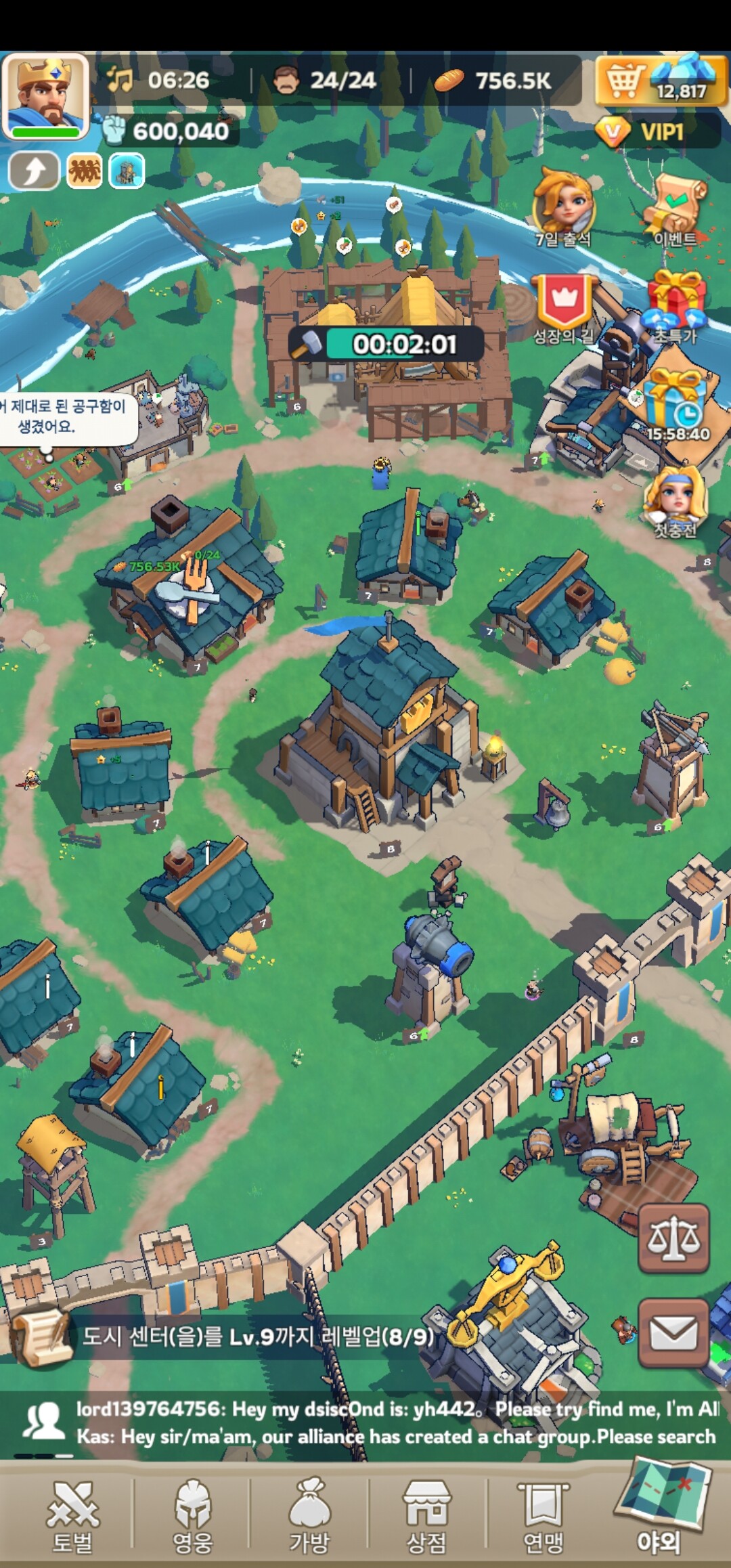Open the 7일 출석 attendance reward
Viewport: 731px width, 1568px height.
(x=564, y=205)
